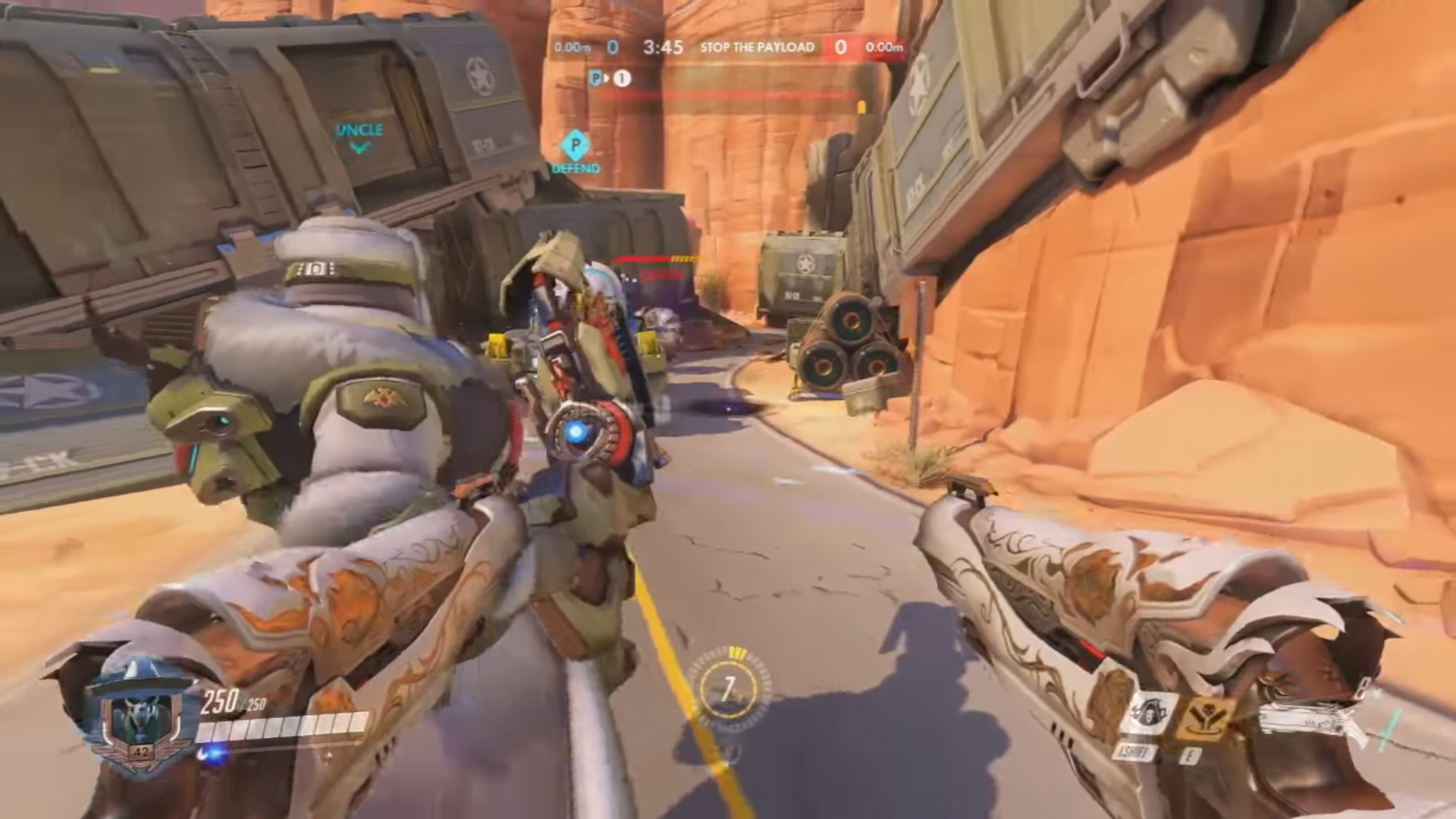The image size is (1456, 819).
Task: Click the checkpoint 1 circle on the track
Action: (x=622, y=78)
